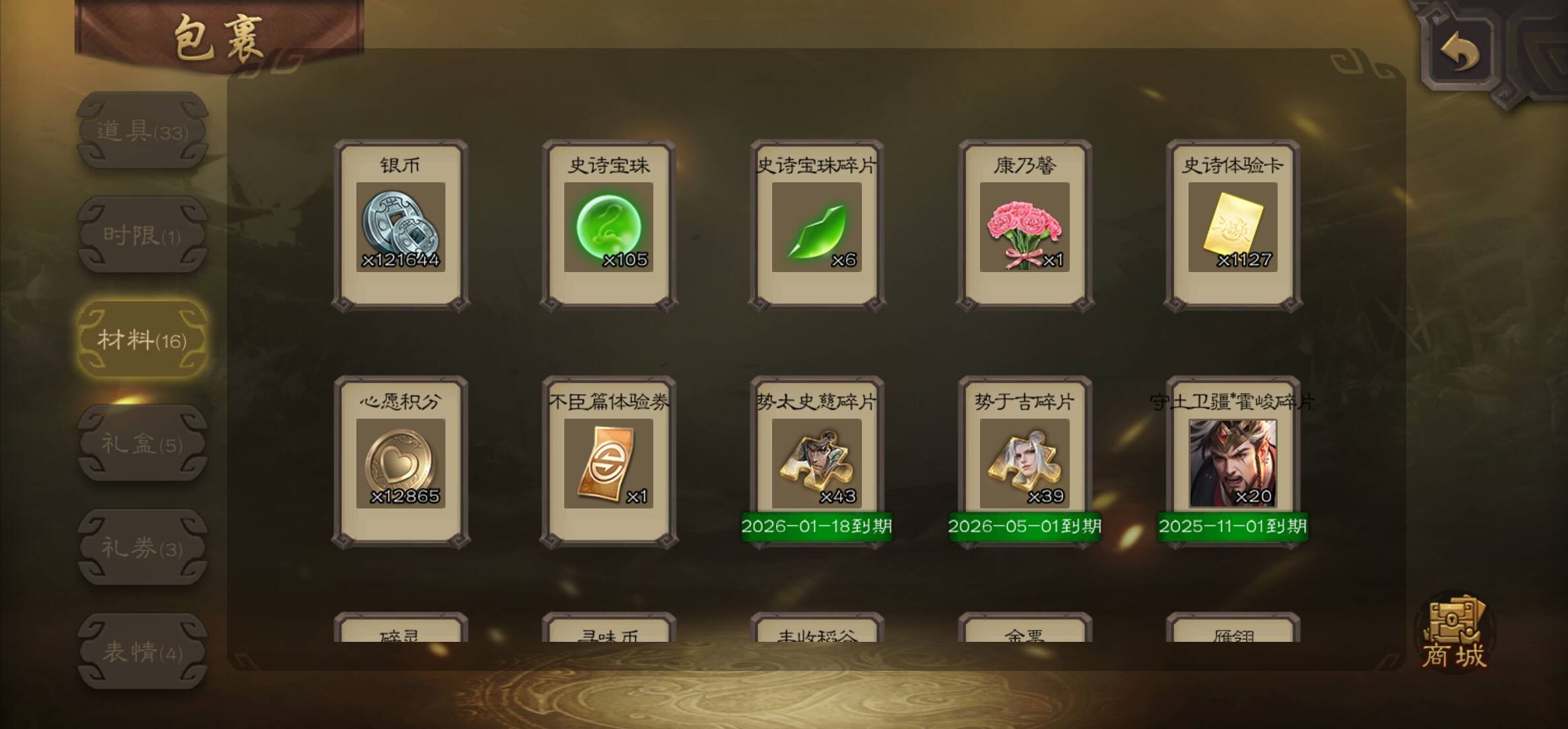Open the 表情 (4) emote tab
The width and height of the screenshot is (1568, 729).
(143, 652)
